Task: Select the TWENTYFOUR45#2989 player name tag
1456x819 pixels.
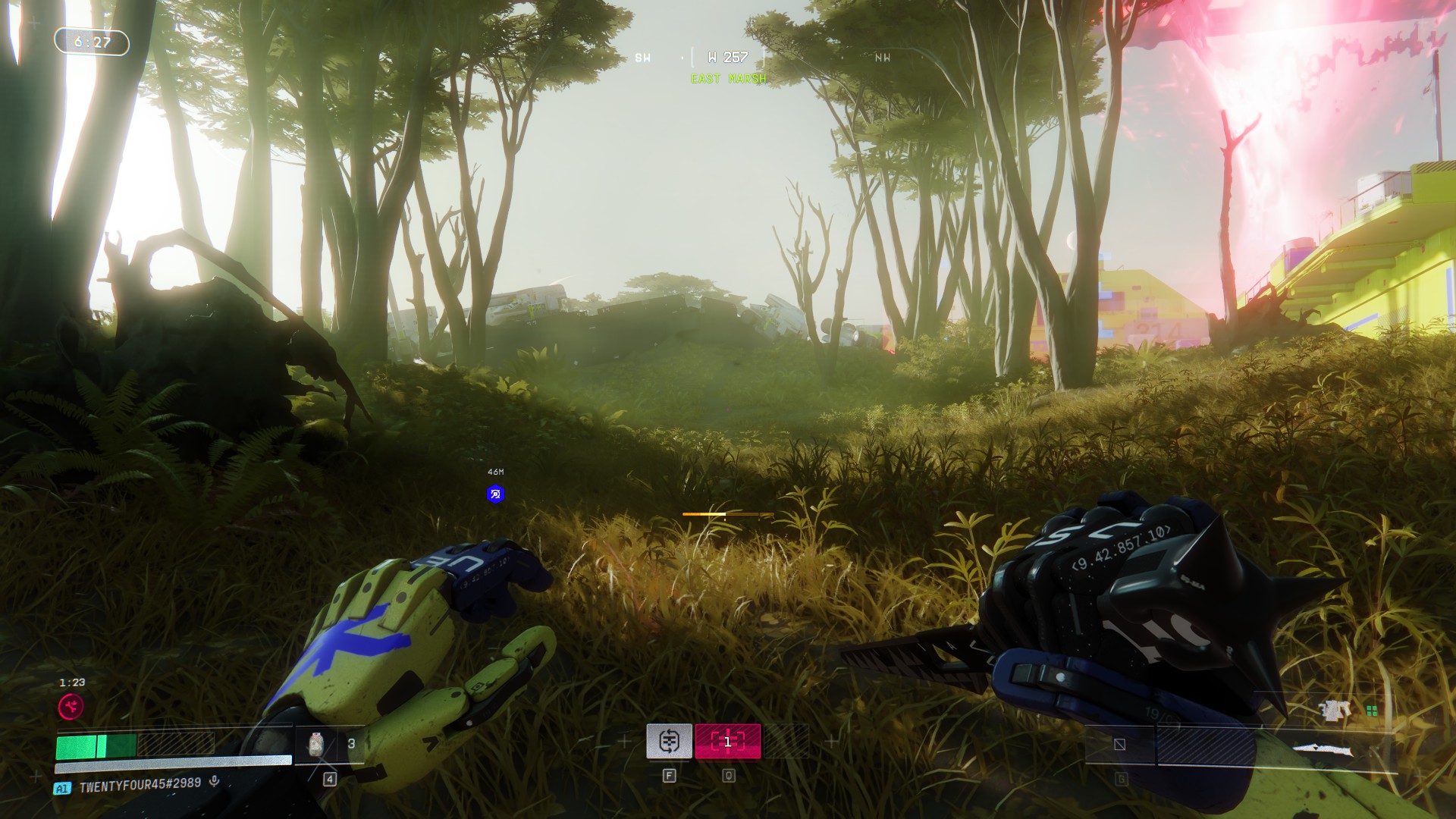Action: (x=140, y=786)
